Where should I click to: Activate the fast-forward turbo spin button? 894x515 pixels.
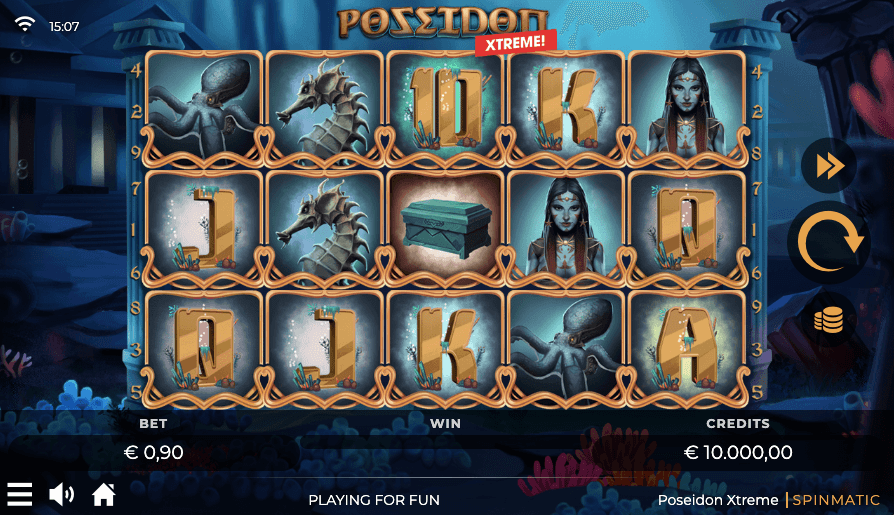pos(829,166)
